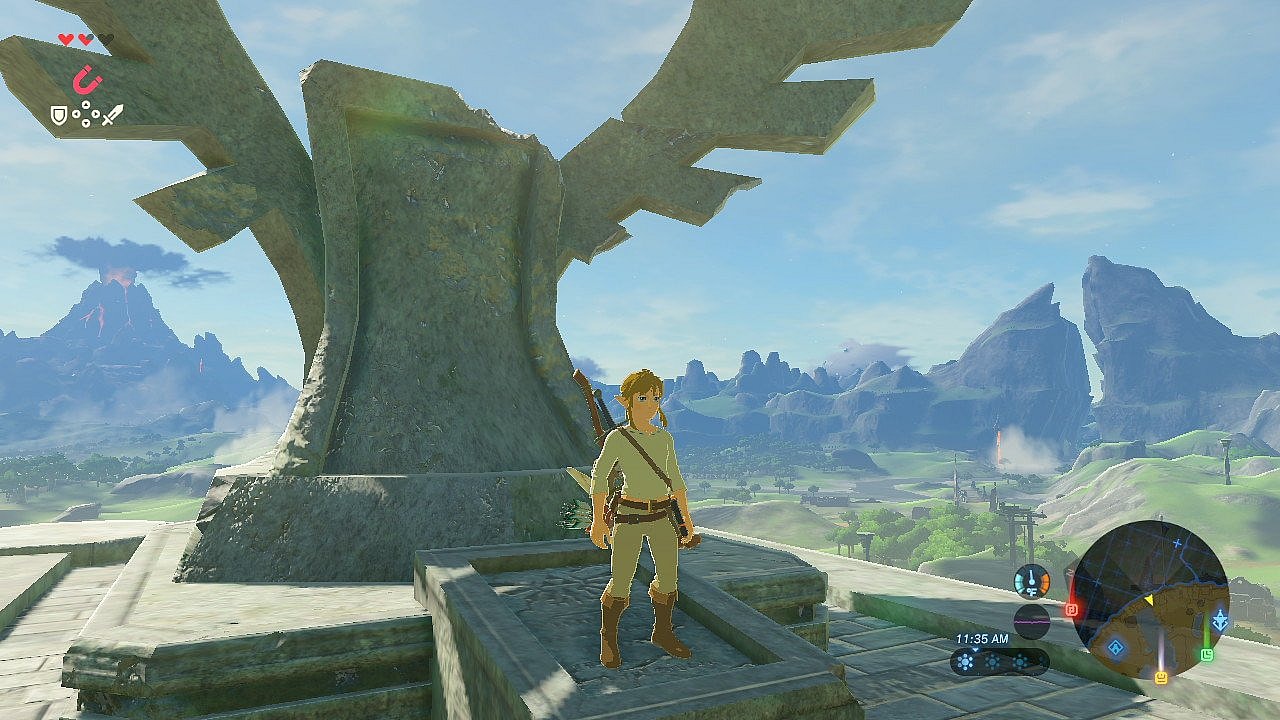Viewport: 1280px width, 720px height.
Task: Select the green pin on the minimap
Action: pyautogui.click(x=1207, y=654)
